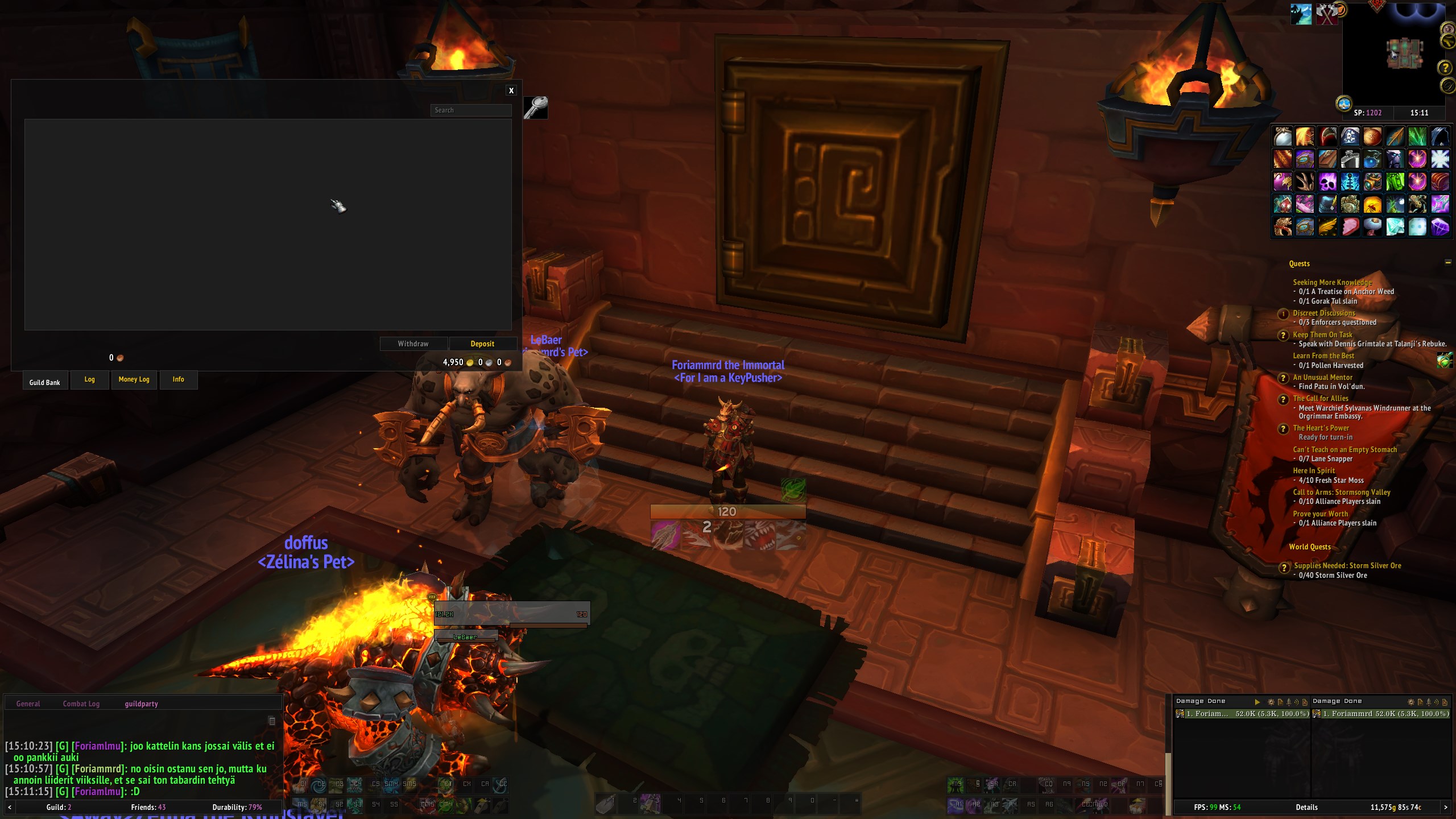Collapse the Quests tracker header

point(1447,262)
